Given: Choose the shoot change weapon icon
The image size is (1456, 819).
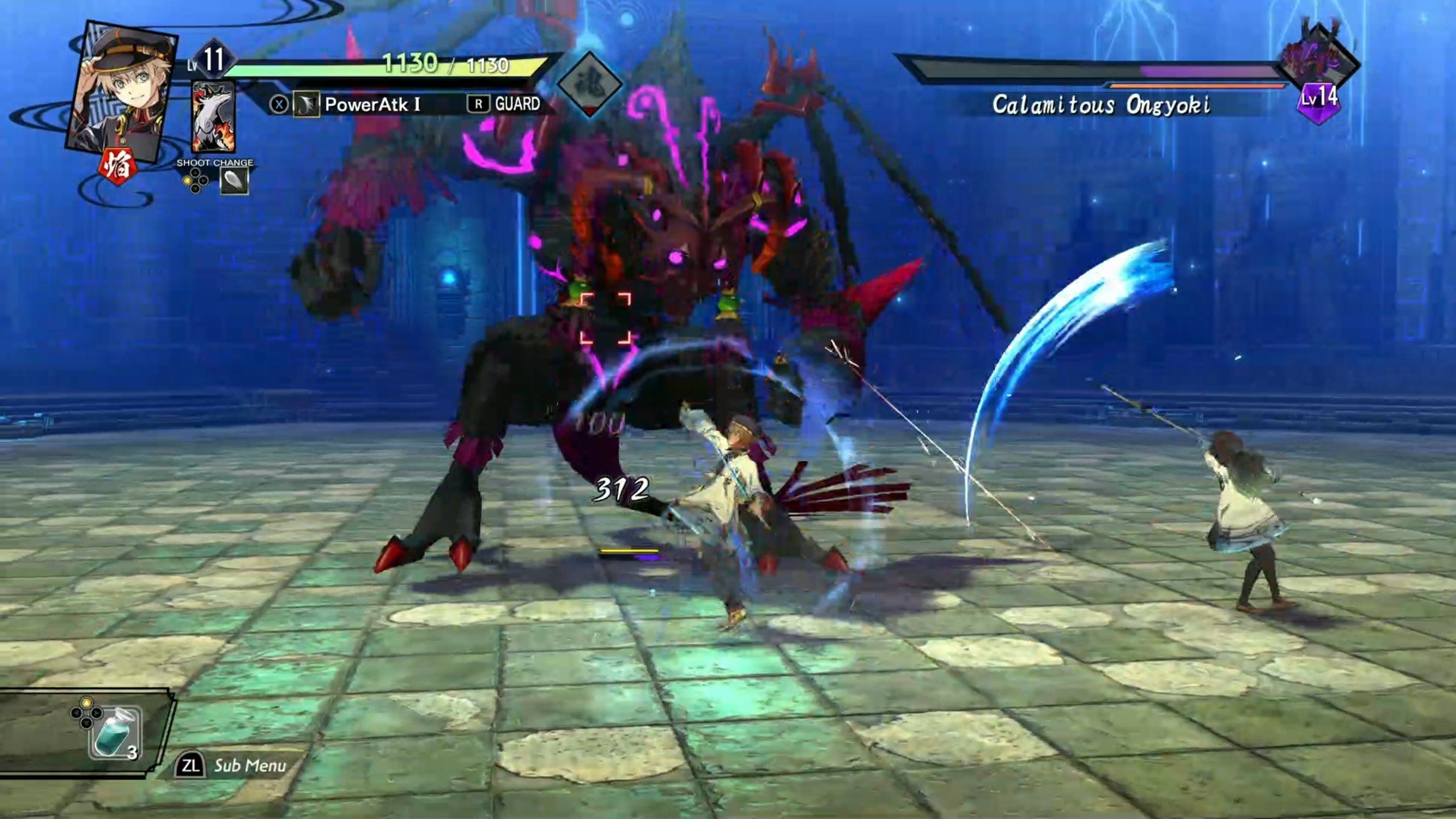Looking at the screenshot, I should click(234, 182).
